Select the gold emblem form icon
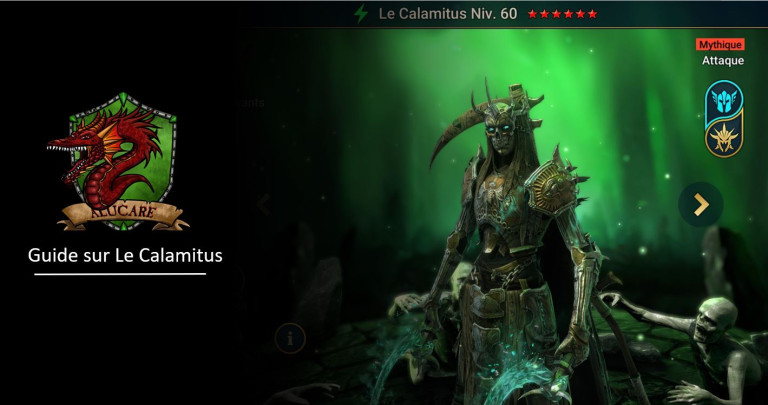Image resolution: width=768 pixels, height=405 pixels. click(x=723, y=137)
